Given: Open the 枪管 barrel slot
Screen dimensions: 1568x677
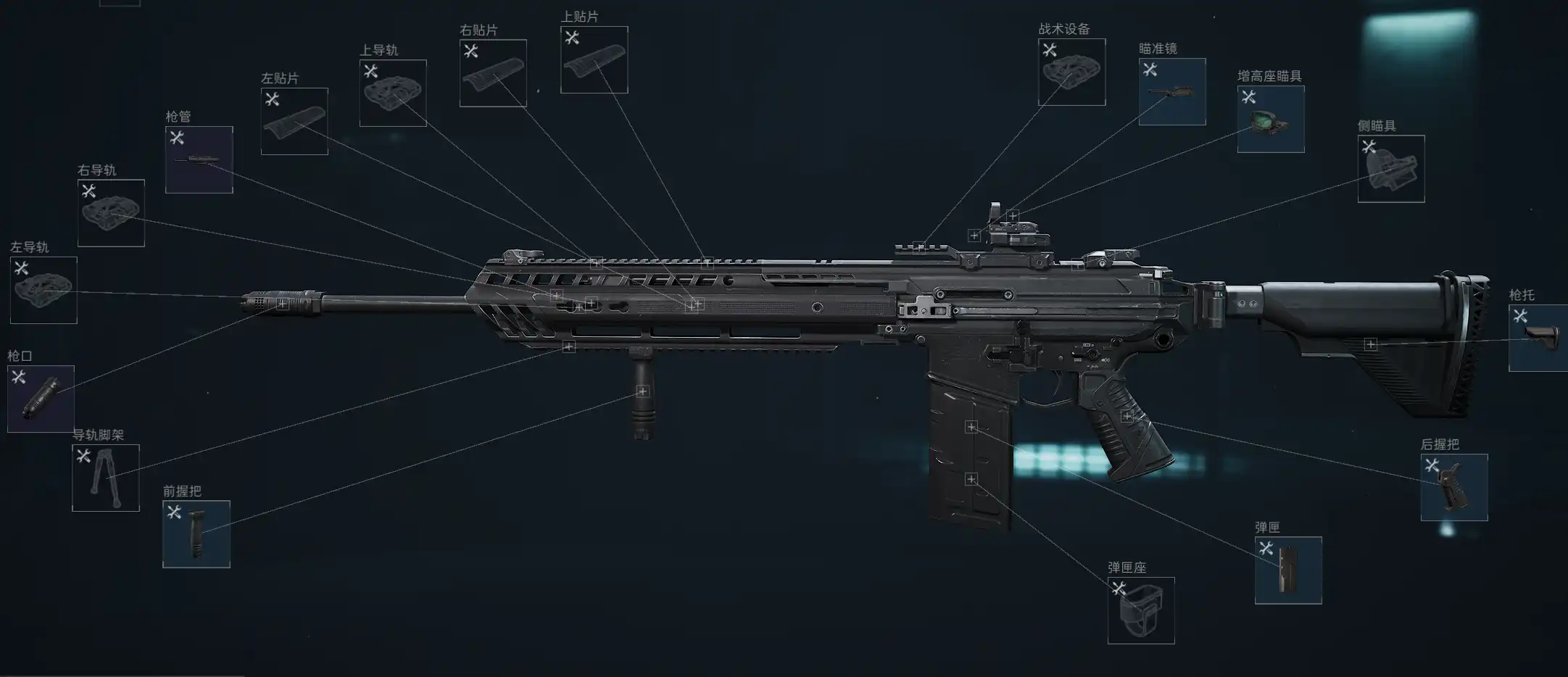Looking at the screenshot, I should 199,159.
